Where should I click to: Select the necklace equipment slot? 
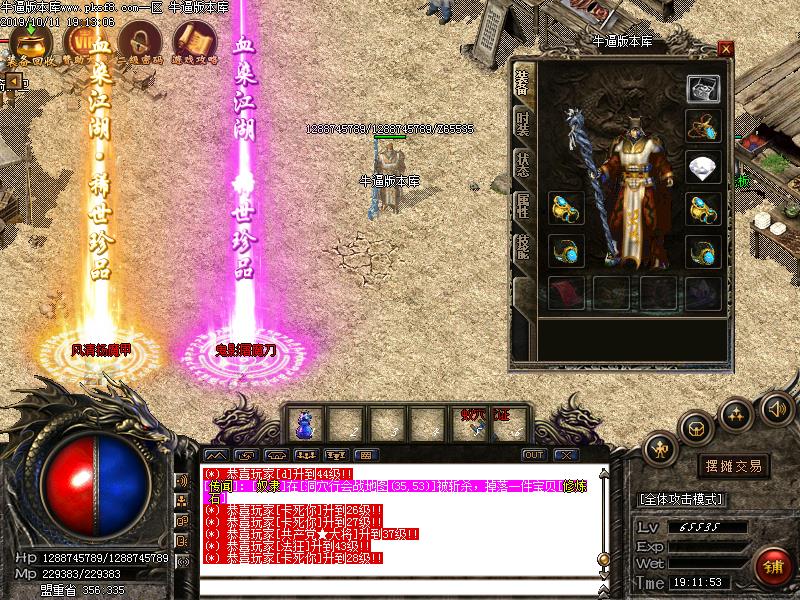(x=703, y=125)
